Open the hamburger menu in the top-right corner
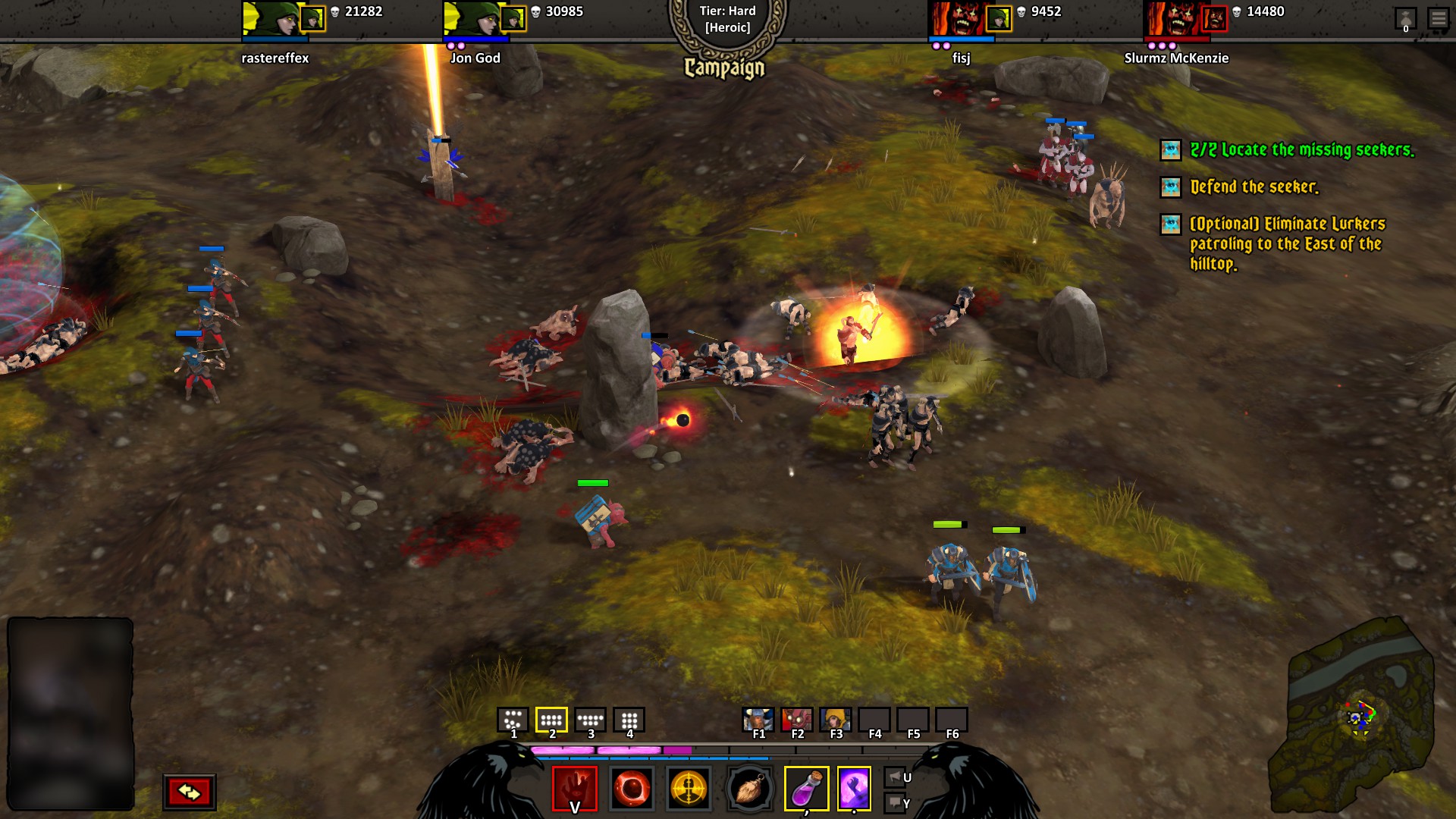1456x819 pixels. click(1438, 17)
